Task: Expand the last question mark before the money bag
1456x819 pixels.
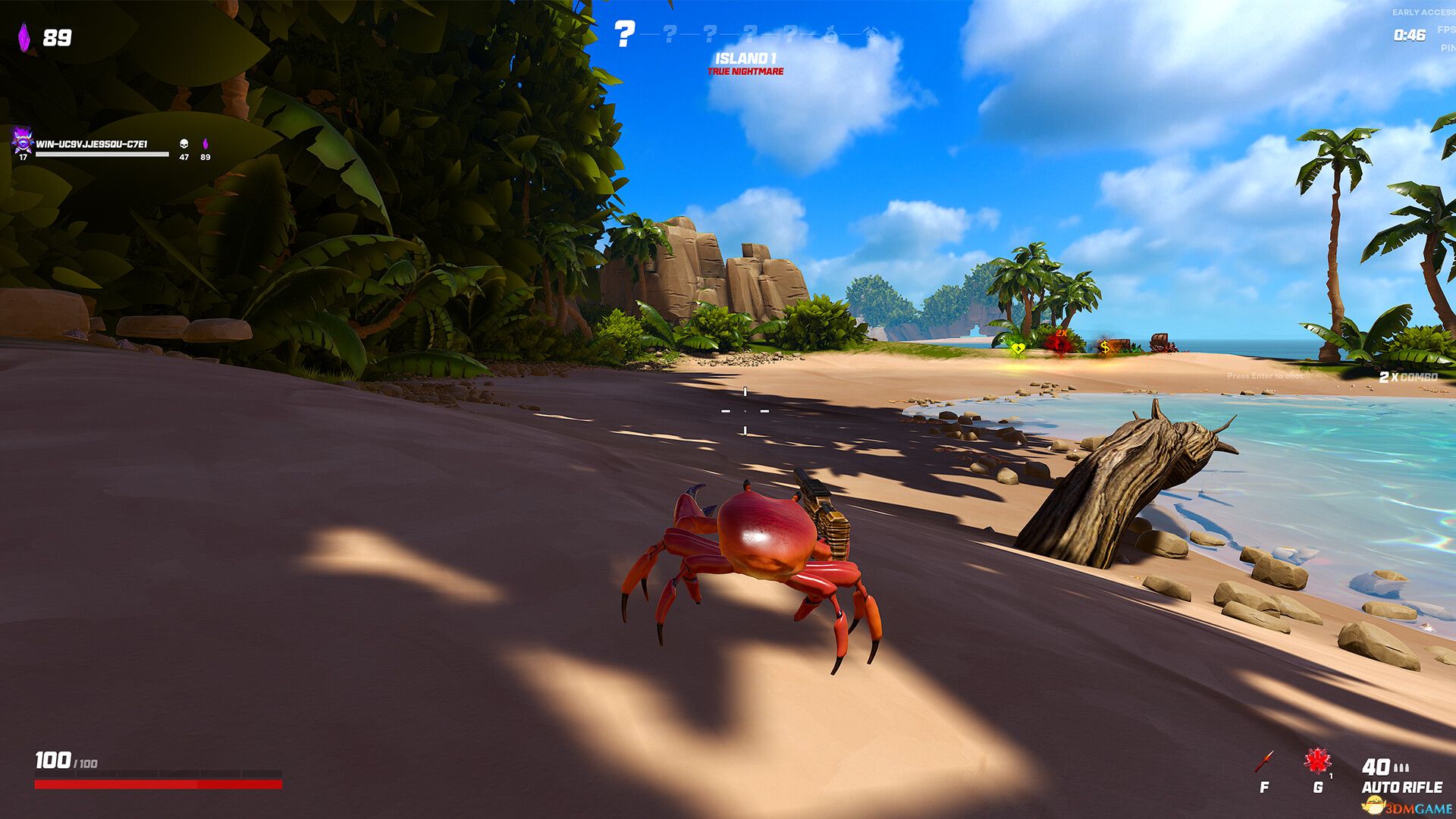Action: pos(789,33)
